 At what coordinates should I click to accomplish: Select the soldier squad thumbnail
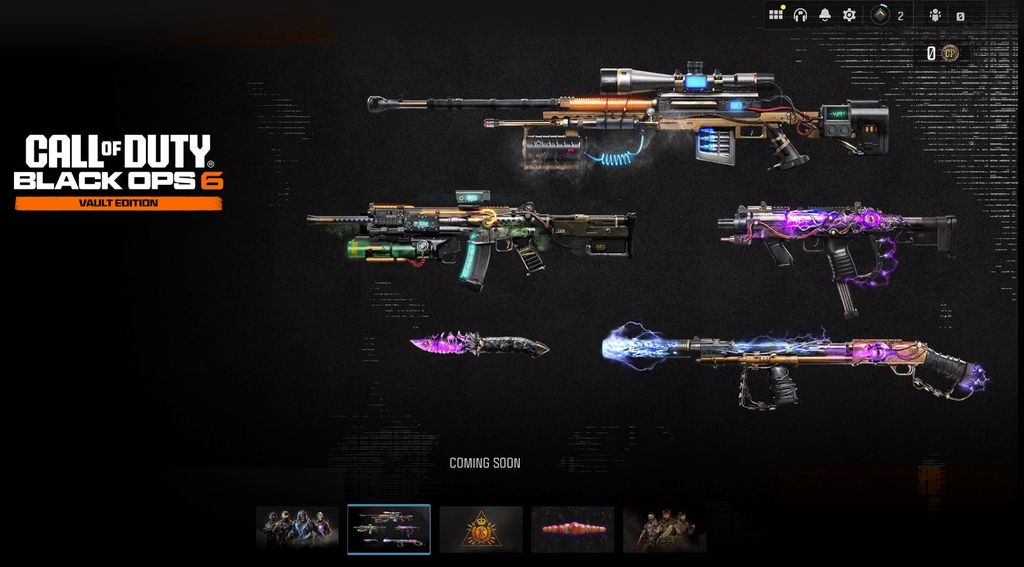click(664, 529)
